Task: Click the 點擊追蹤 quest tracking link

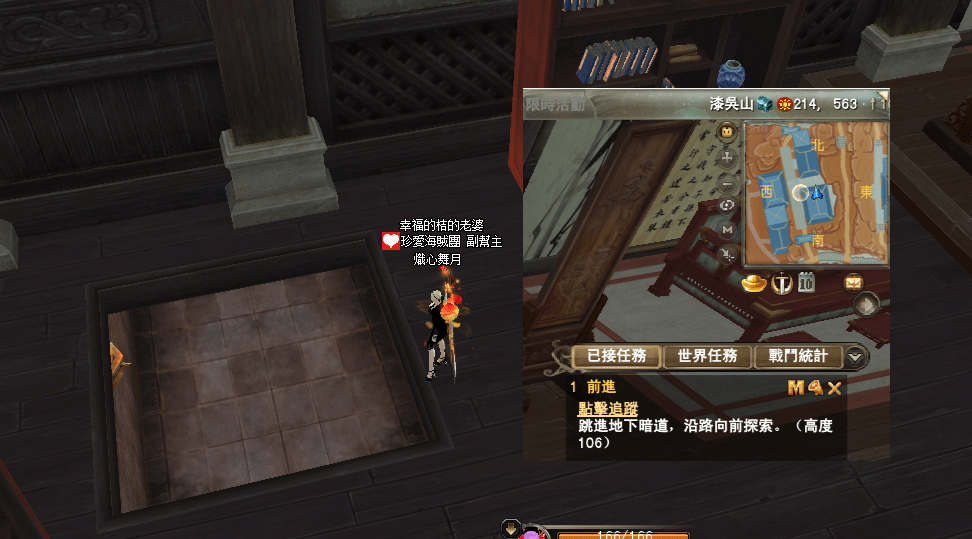Action: (x=607, y=408)
